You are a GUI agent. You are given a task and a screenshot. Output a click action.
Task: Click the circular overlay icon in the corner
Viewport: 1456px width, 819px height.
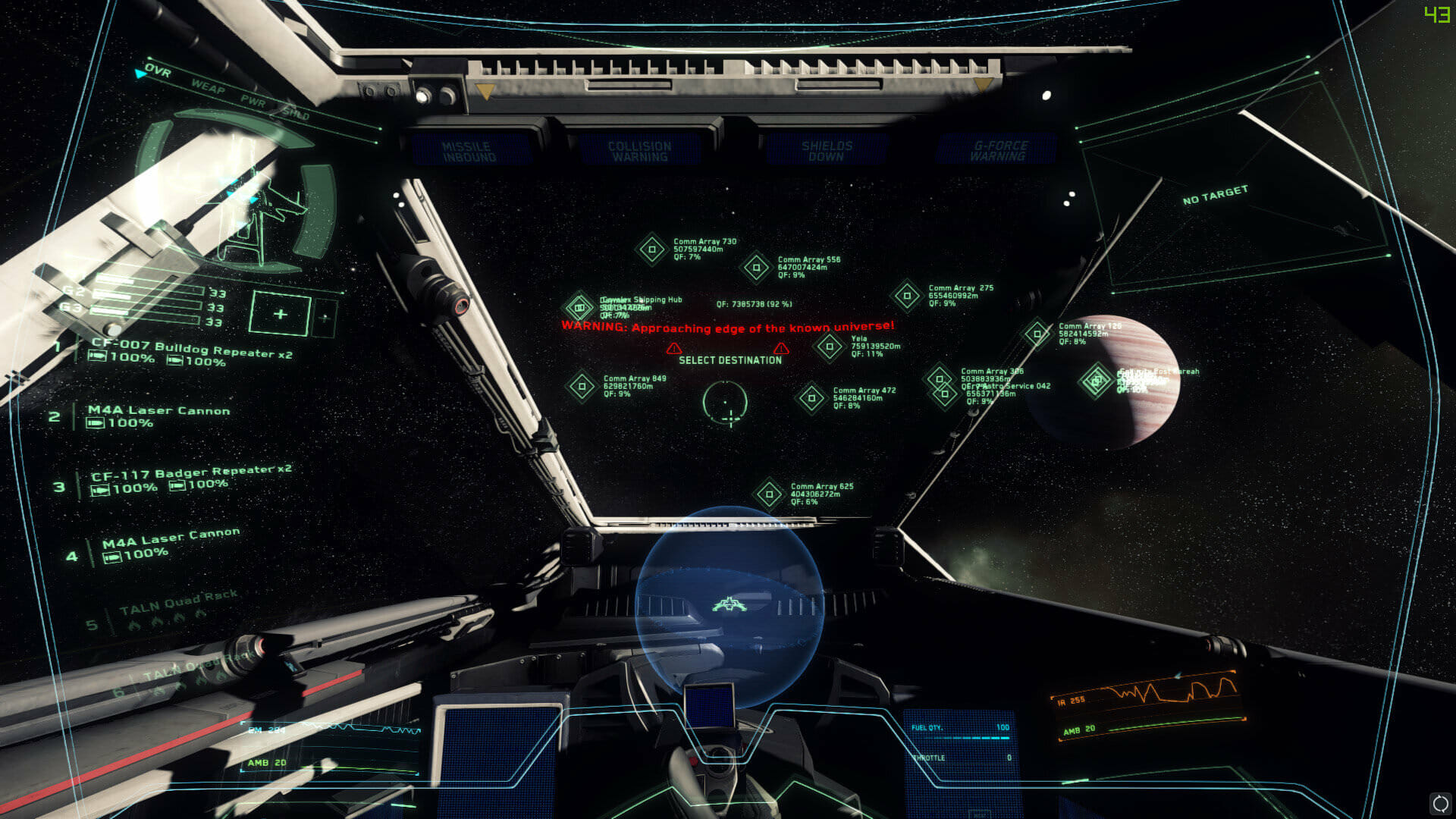tap(1439, 802)
